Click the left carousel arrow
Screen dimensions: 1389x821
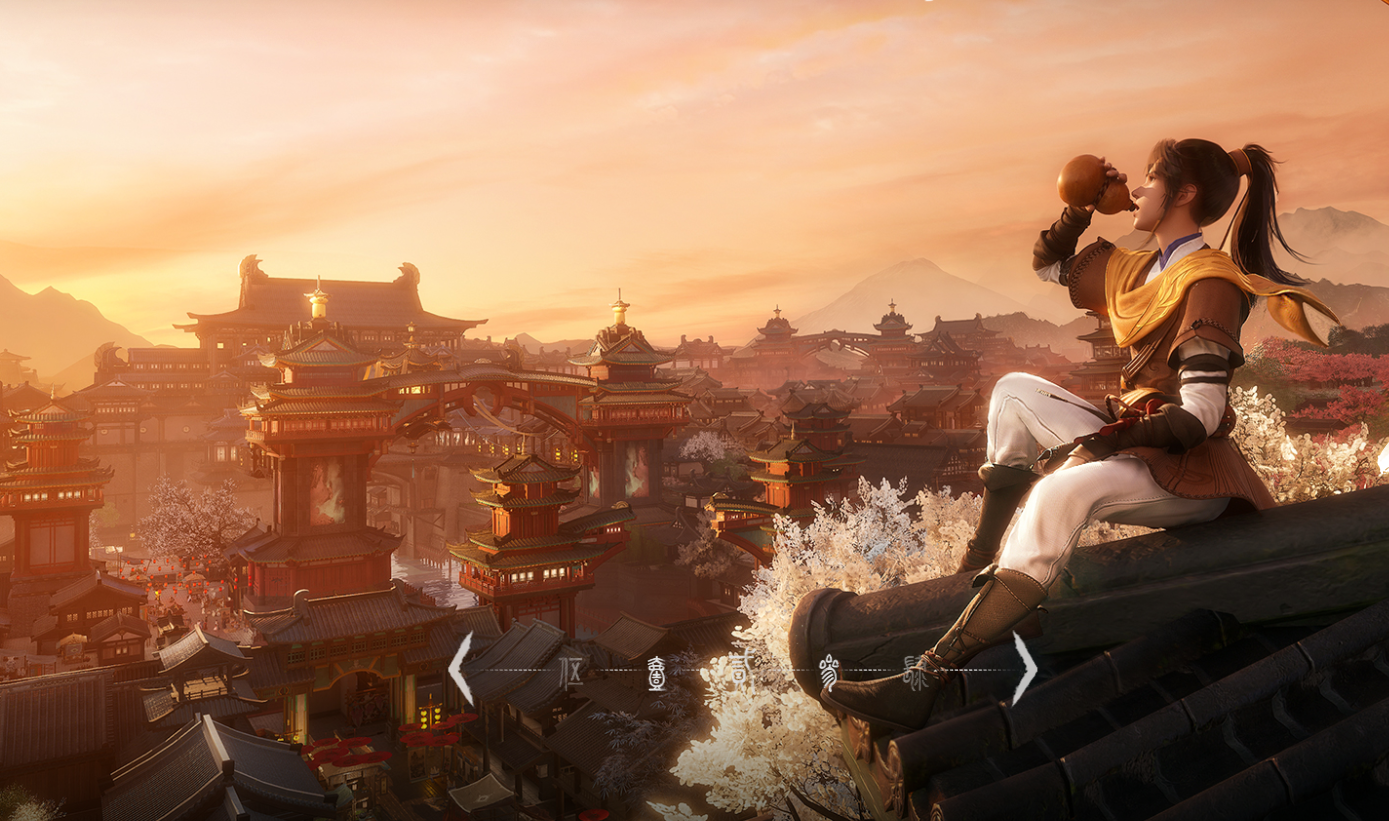[x=460, y=669]
